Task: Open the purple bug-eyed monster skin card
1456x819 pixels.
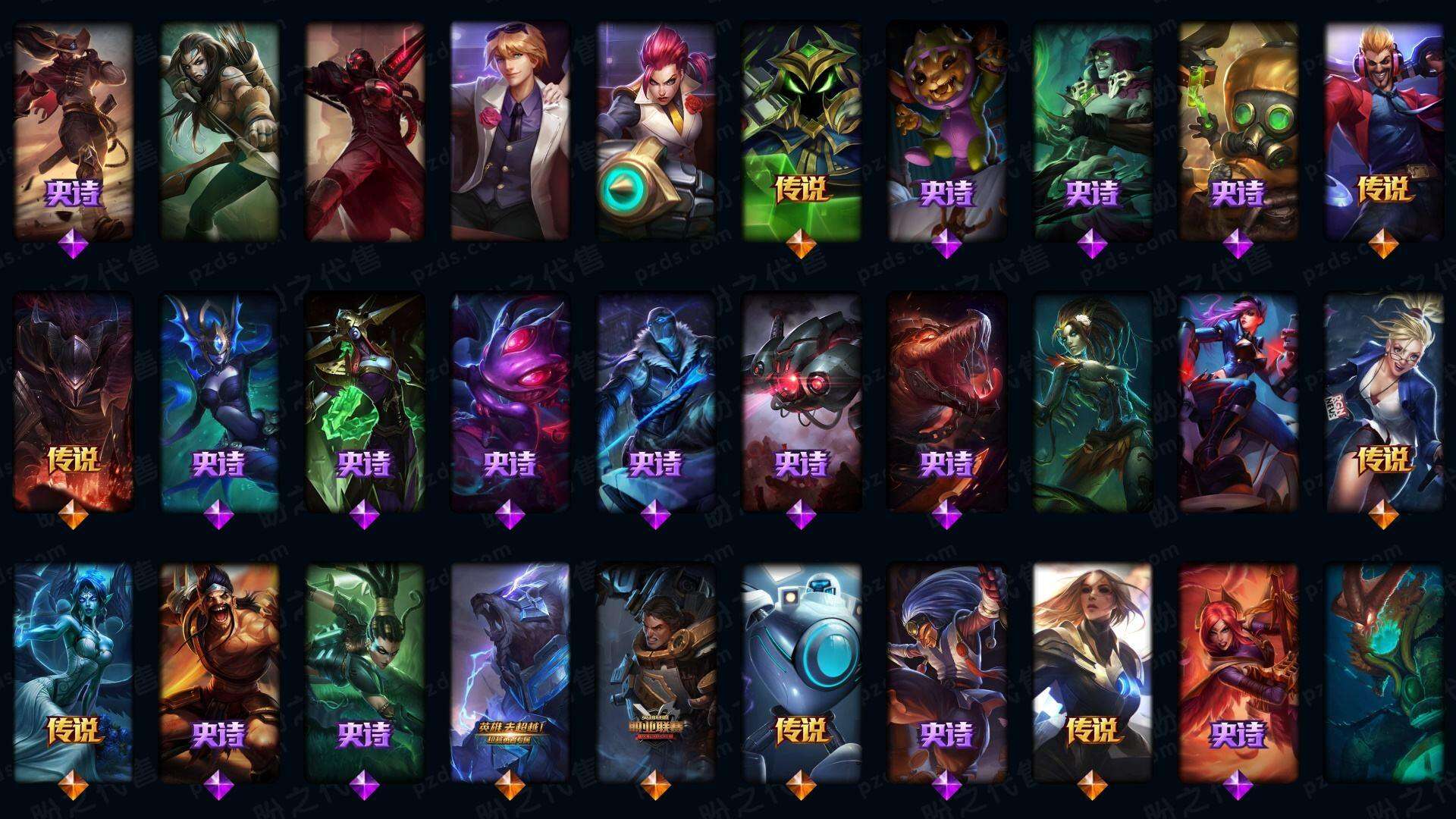Action: (510, 402)
